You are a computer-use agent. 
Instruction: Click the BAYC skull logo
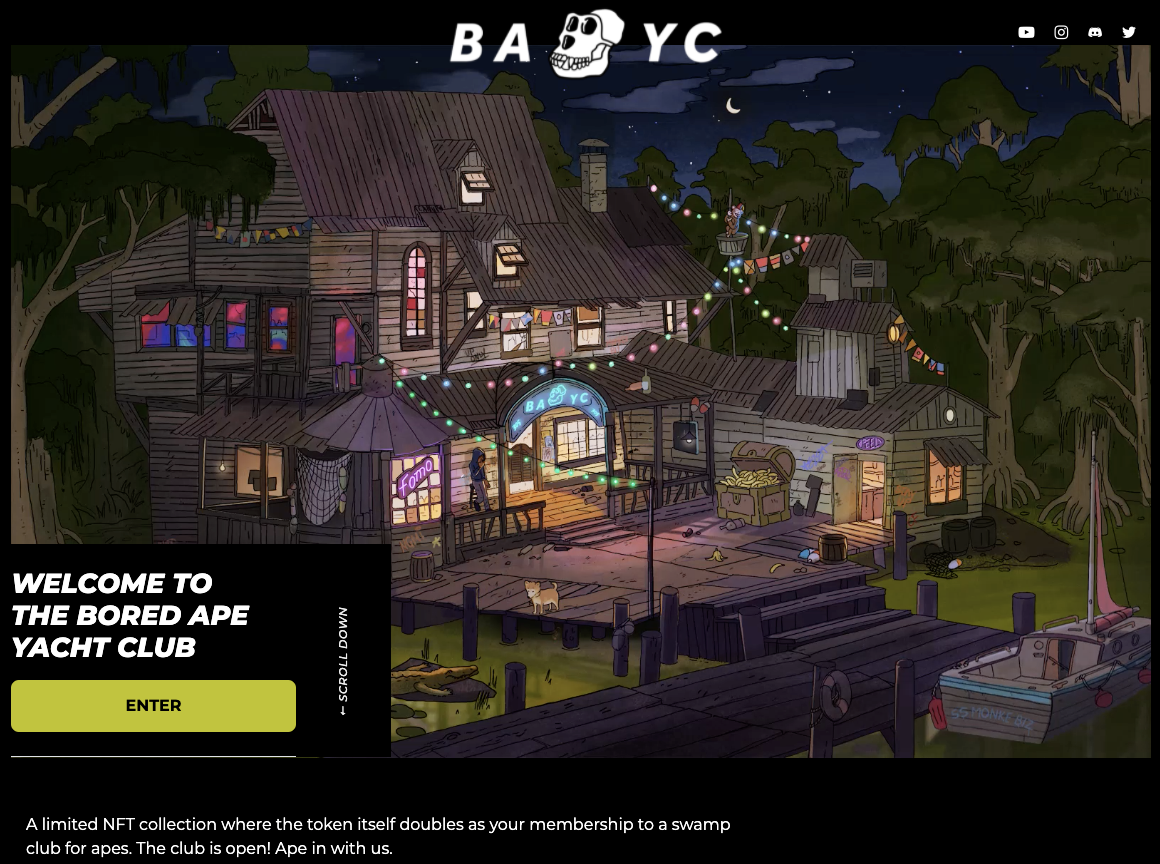coord(586,43)
